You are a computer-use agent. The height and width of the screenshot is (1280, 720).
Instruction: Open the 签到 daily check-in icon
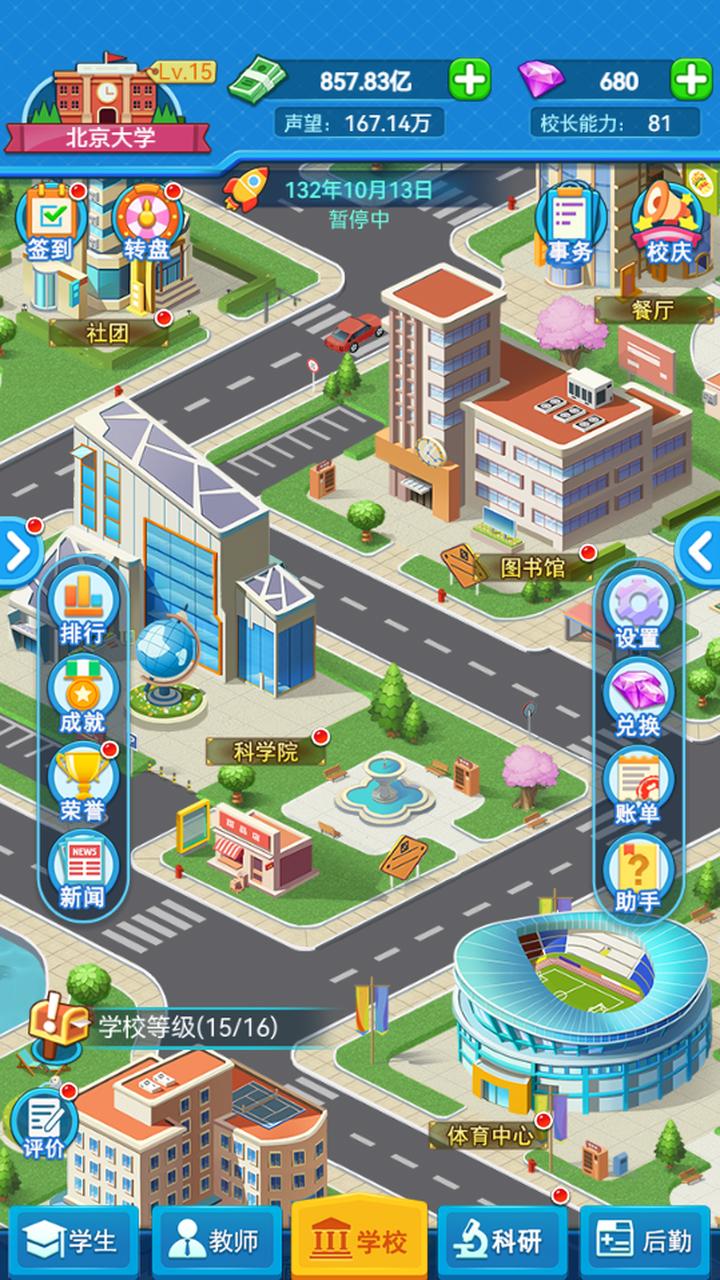[x=48, y=224]
